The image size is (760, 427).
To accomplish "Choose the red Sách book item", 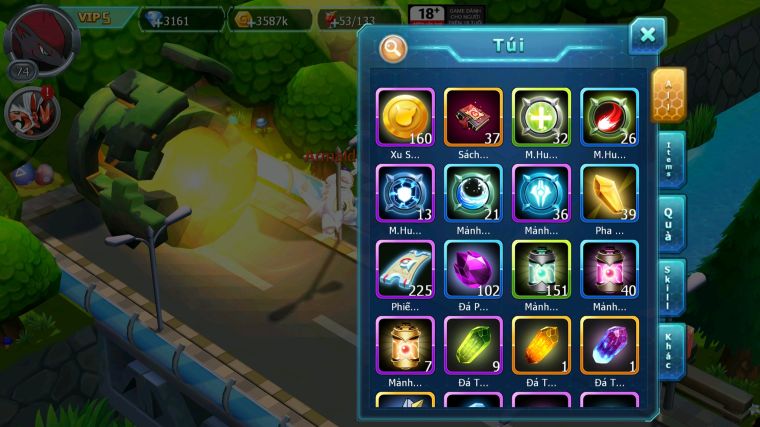I will (x=473, y=118).
